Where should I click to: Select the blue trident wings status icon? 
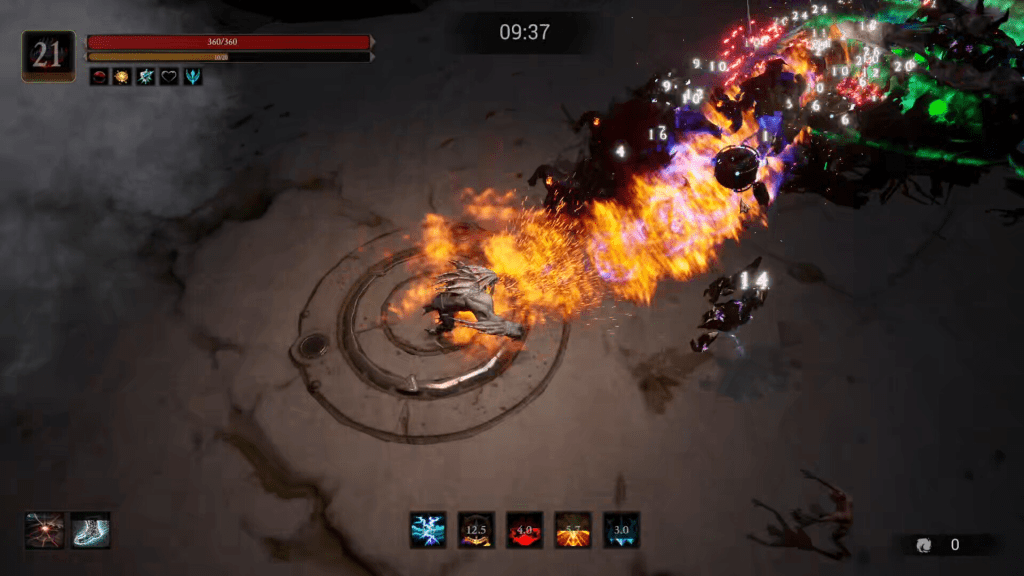192,76
